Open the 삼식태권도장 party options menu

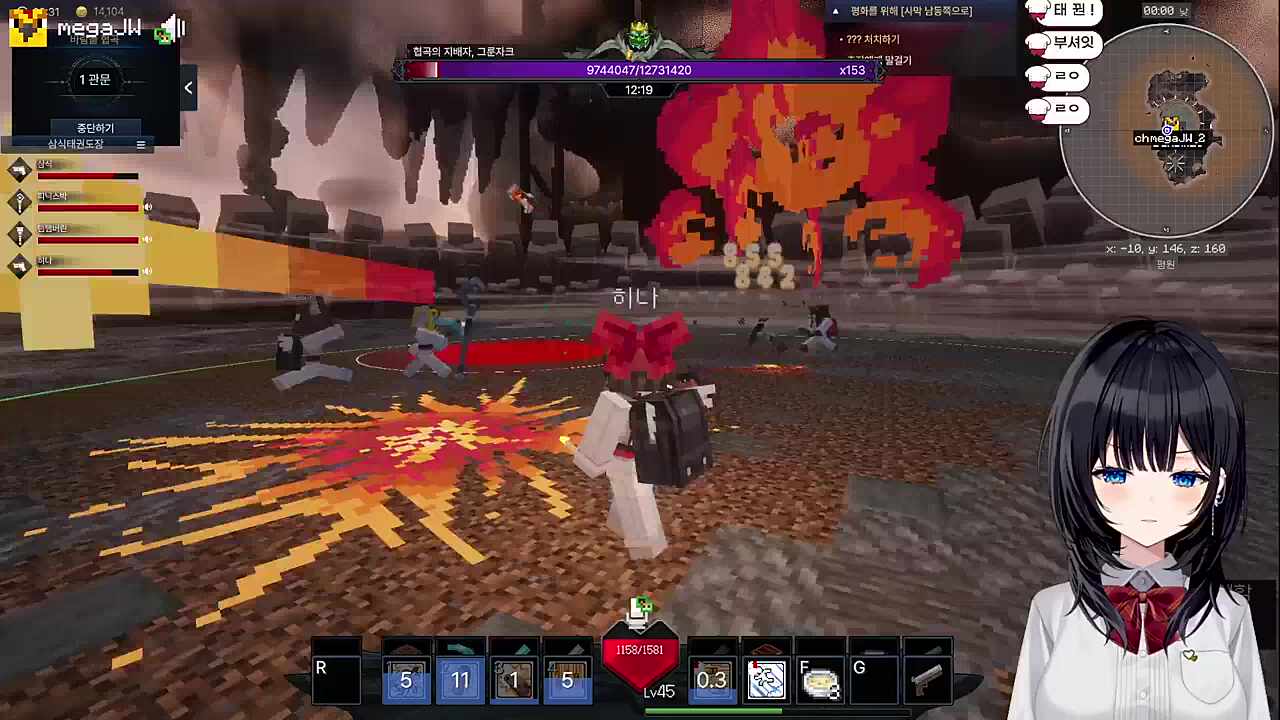141,144
